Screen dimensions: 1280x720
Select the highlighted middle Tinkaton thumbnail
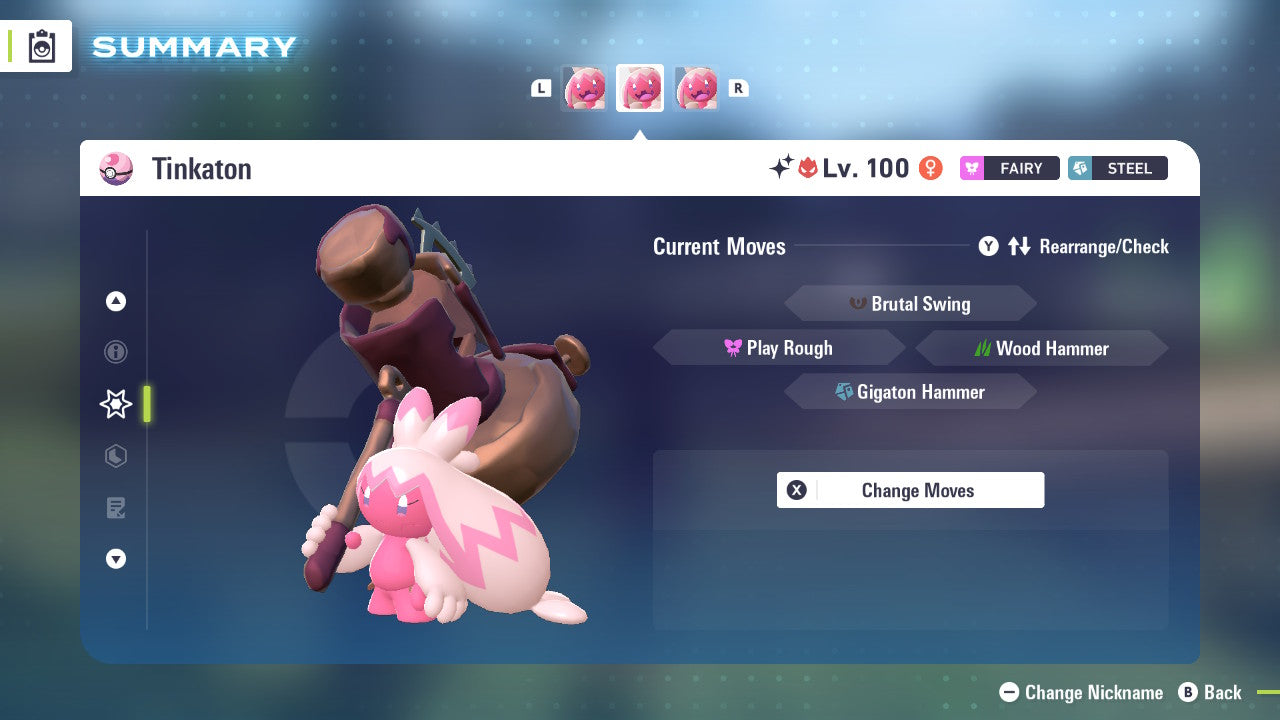640,88
